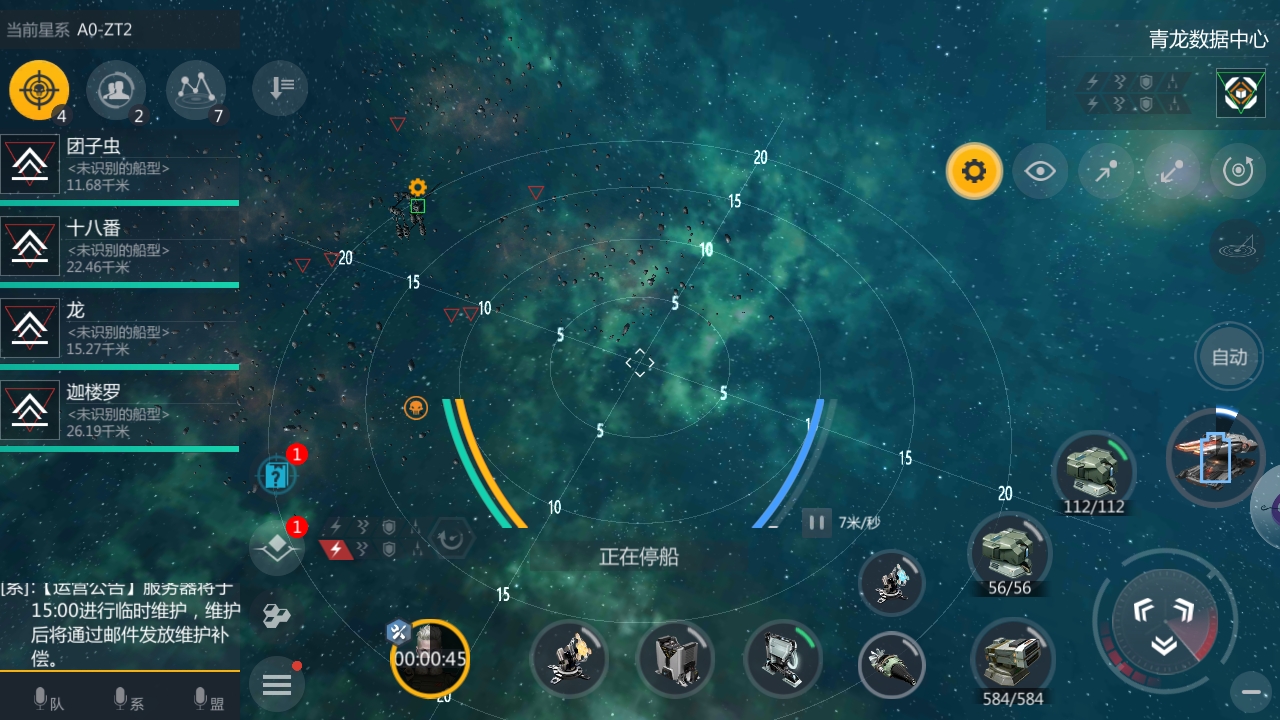Fire the 584/584 weapon module
This screenshot has height=720, width=1280.
[1012, 655]
